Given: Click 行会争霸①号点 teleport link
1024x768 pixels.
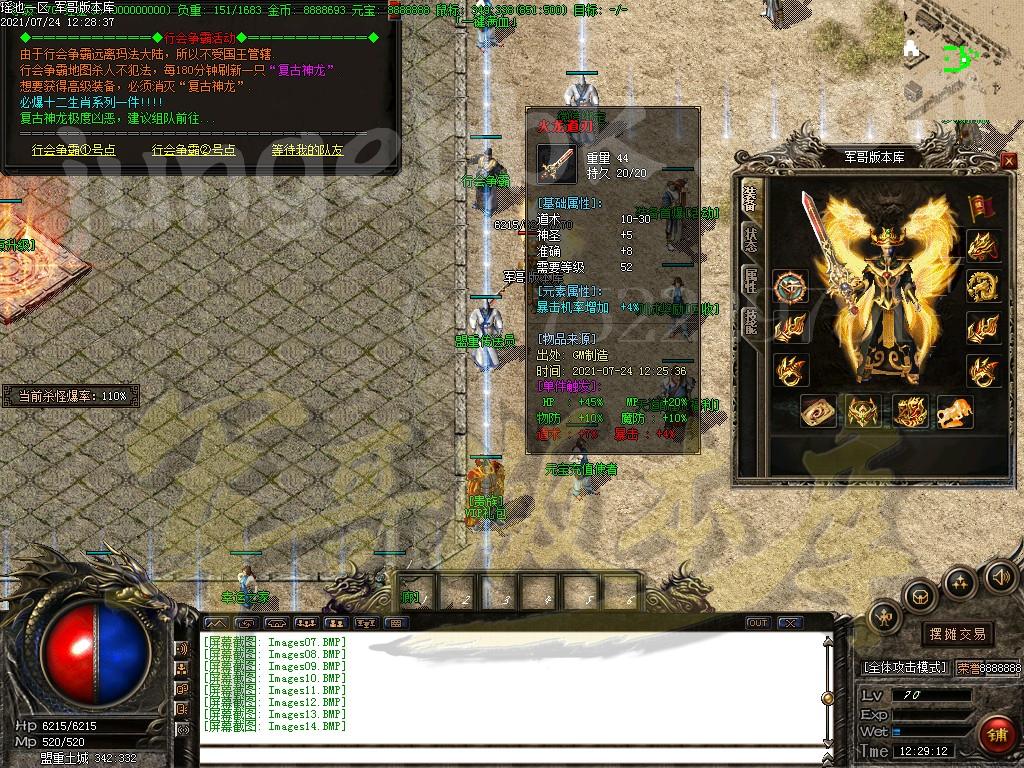Looking at the screenshot, I should click(x=73, y=150).
